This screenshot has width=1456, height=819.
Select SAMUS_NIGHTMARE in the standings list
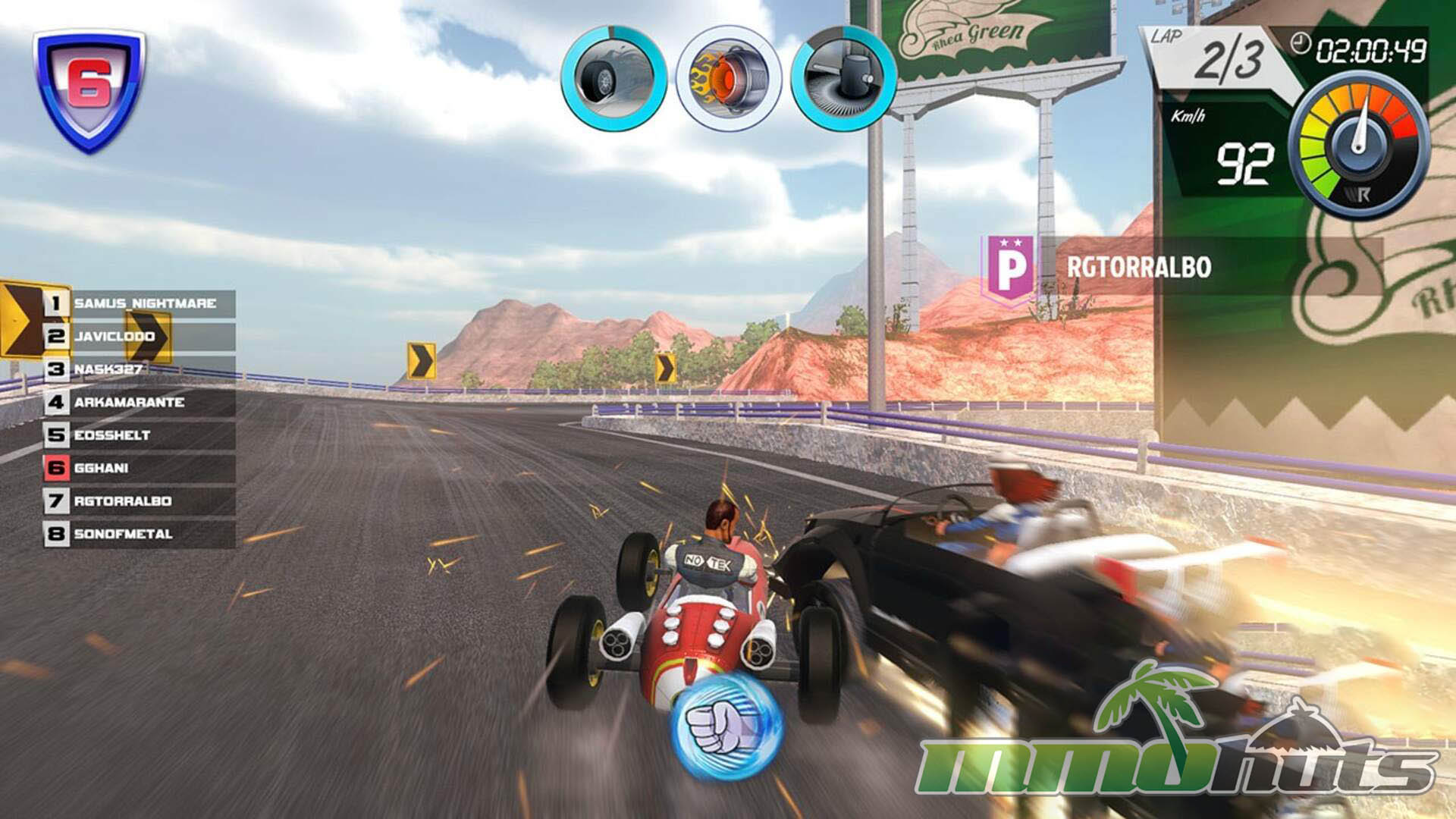click(x=140, y=303)
